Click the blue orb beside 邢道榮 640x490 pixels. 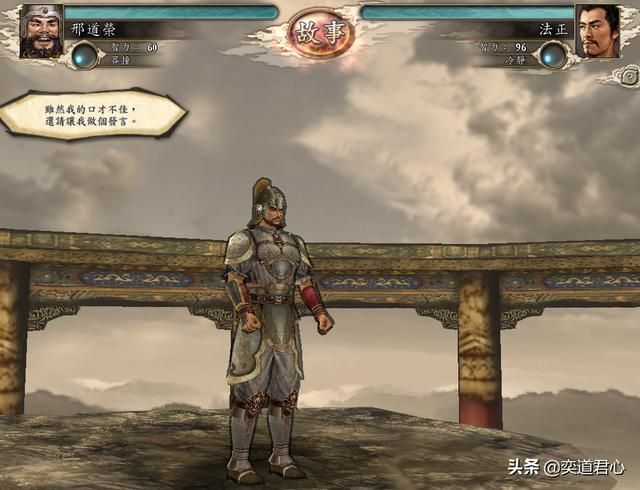(x=86, y=56)
